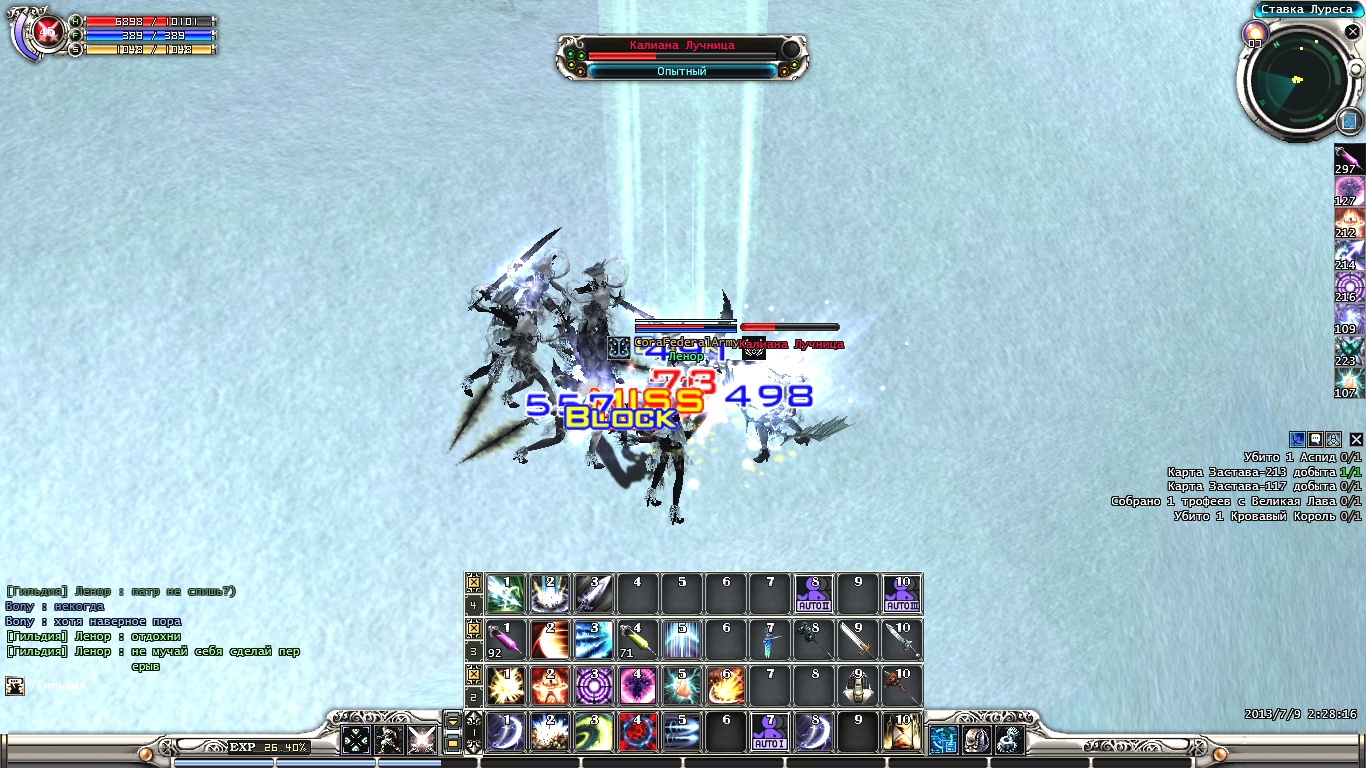1366x768 pixels.
Task: Open the blue circuit panel icon
Action: tap(943, 740)
